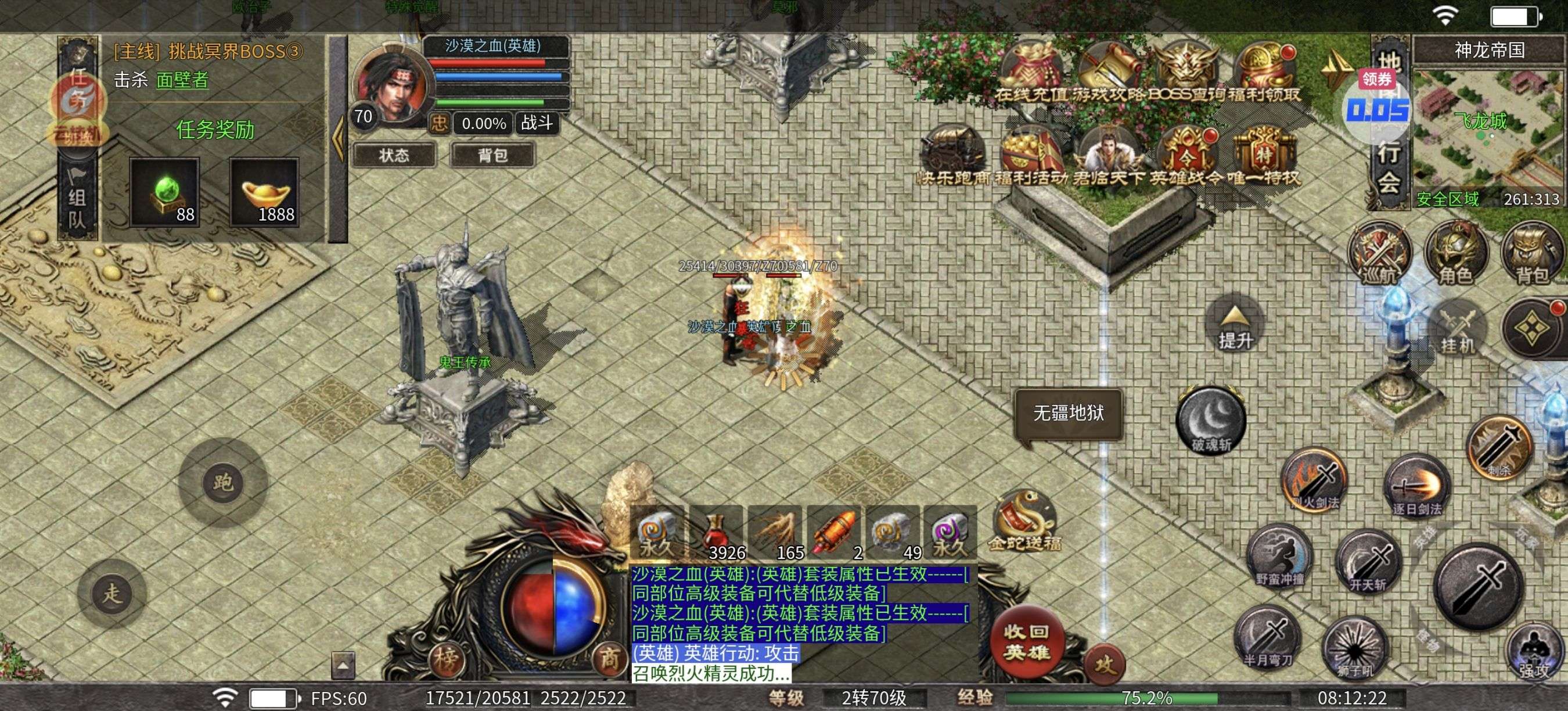Open the 无疆地狱 button
This screenshot has width=1568, height=711.
(1068, 414)
